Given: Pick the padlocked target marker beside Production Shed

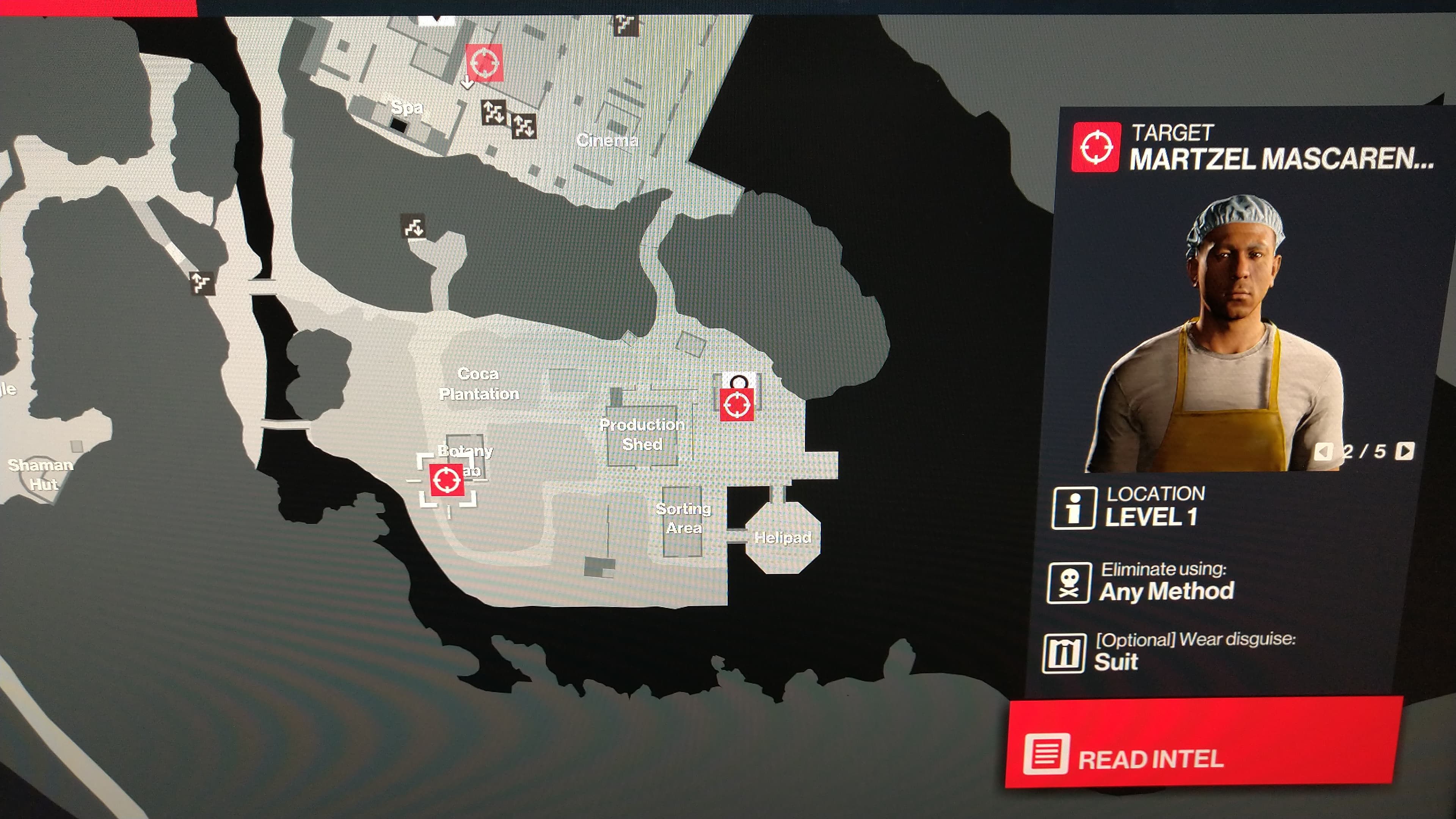Looking at the screenshot, I should (736, 403).
